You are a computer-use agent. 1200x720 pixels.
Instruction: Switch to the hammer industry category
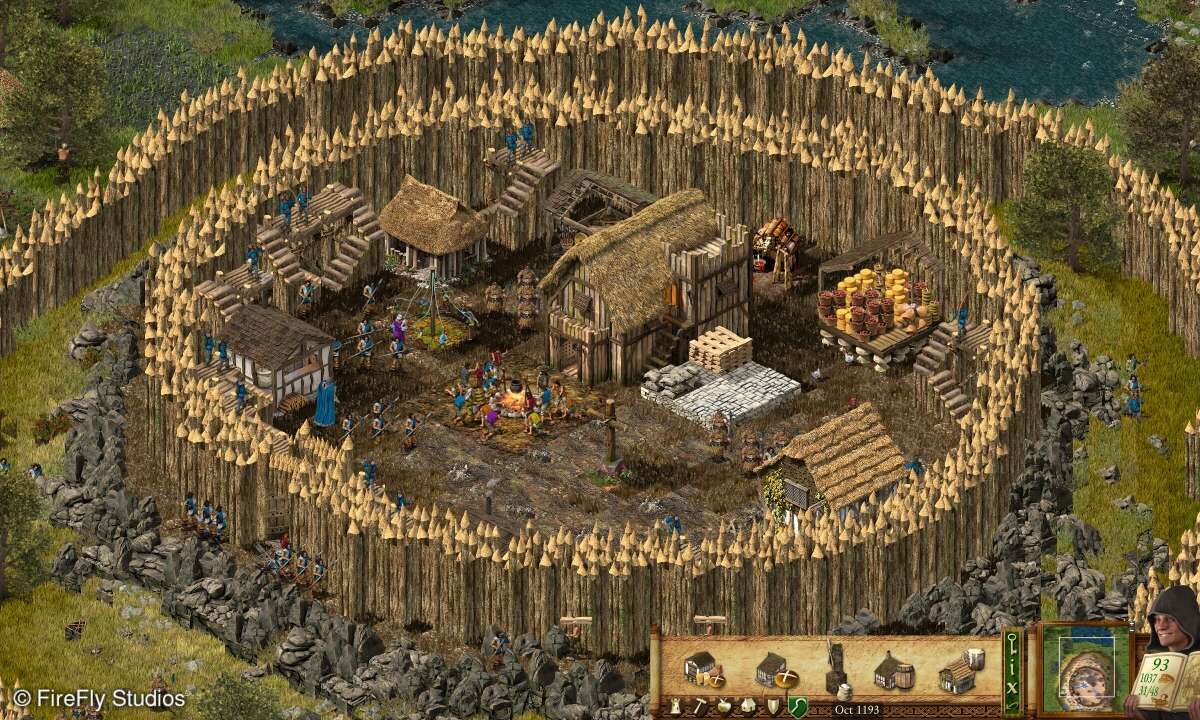[x=699, y=707]
